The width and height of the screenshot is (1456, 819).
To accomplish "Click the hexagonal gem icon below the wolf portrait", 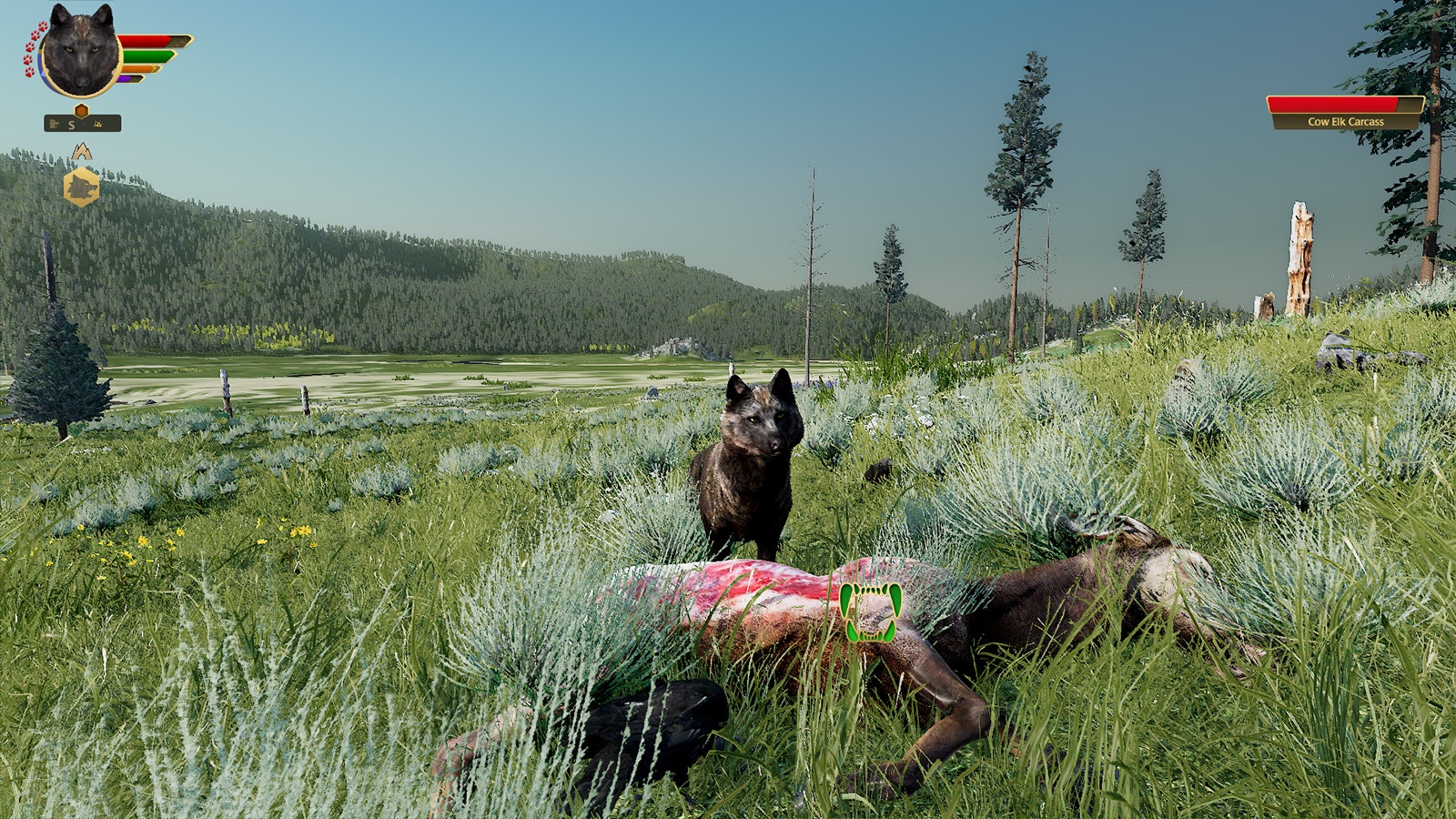I will pos(81,110).
